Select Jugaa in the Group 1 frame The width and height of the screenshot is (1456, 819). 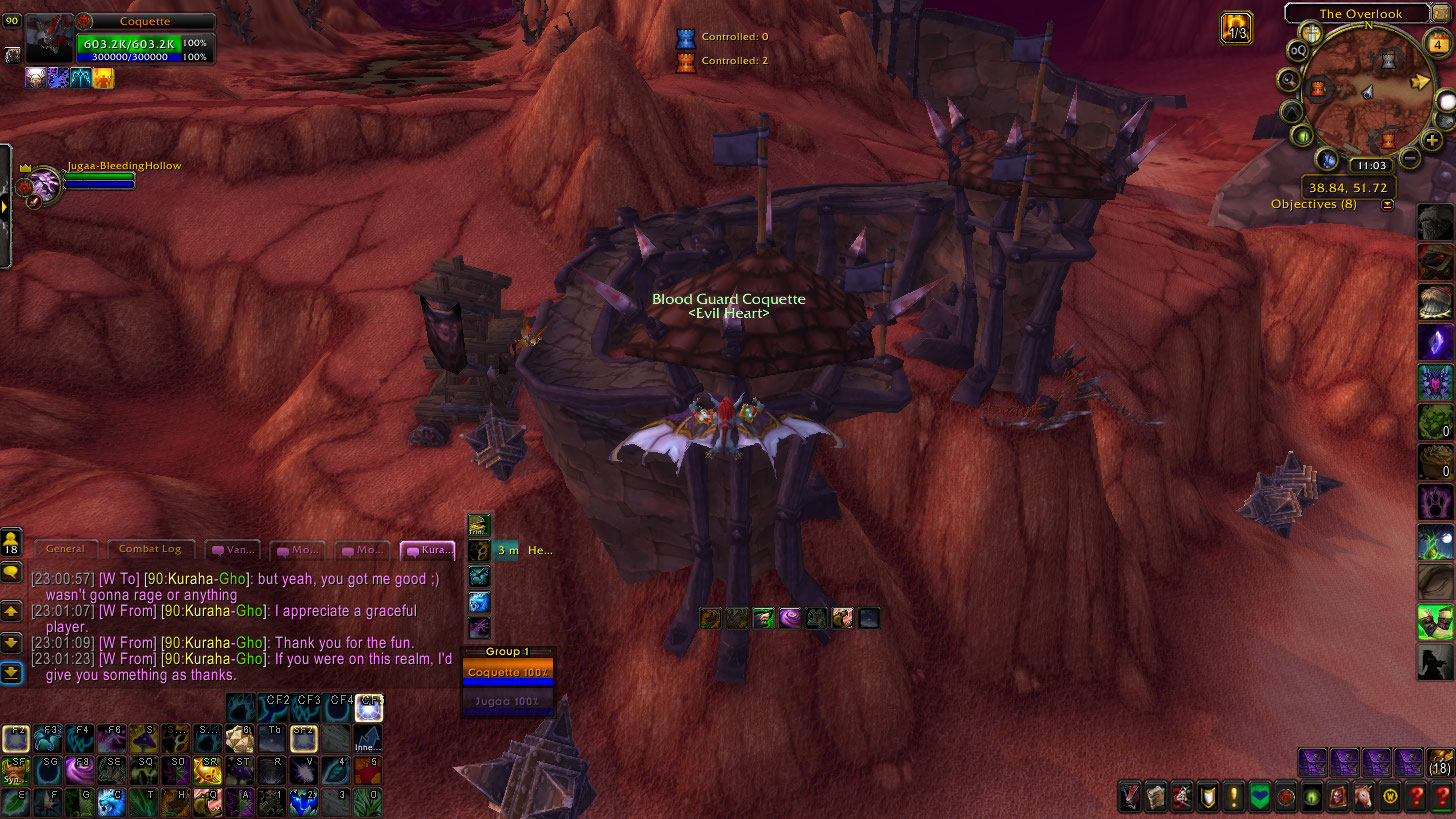pos(507,701)
